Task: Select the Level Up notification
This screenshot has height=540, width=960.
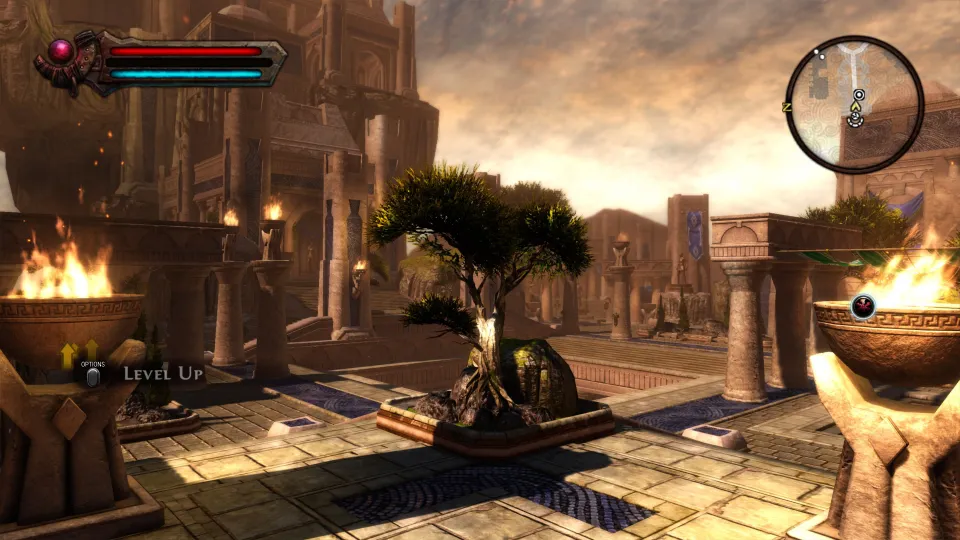Action: 163,374
